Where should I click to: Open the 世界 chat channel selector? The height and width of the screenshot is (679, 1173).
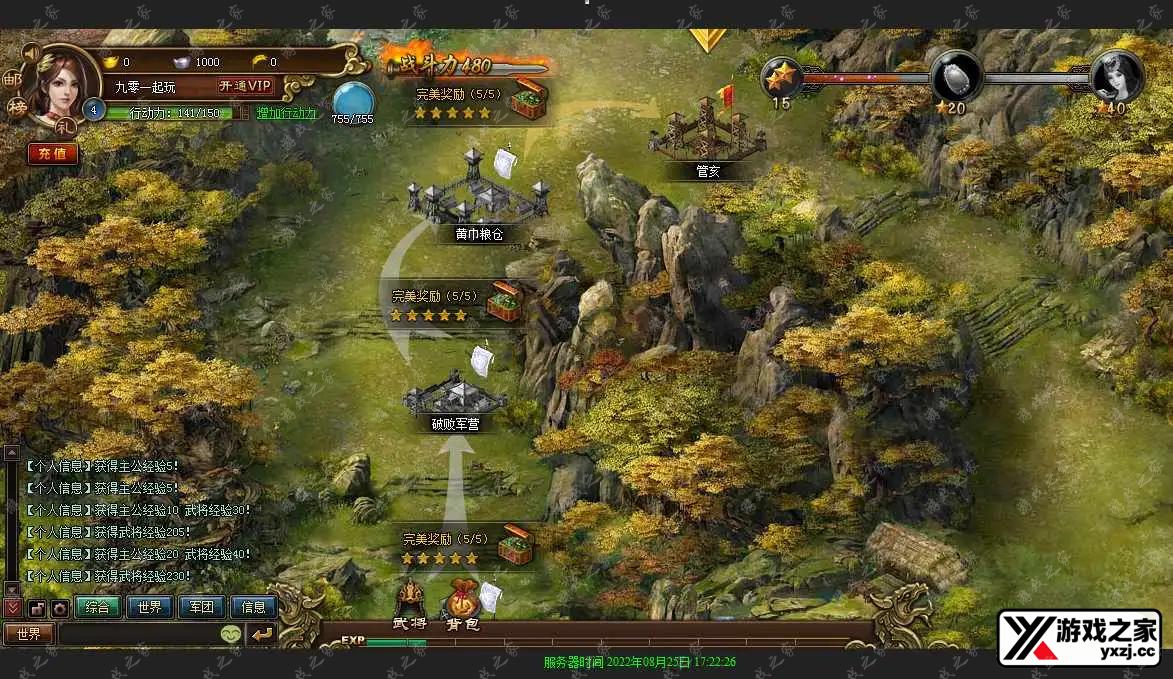coord(29,633)
